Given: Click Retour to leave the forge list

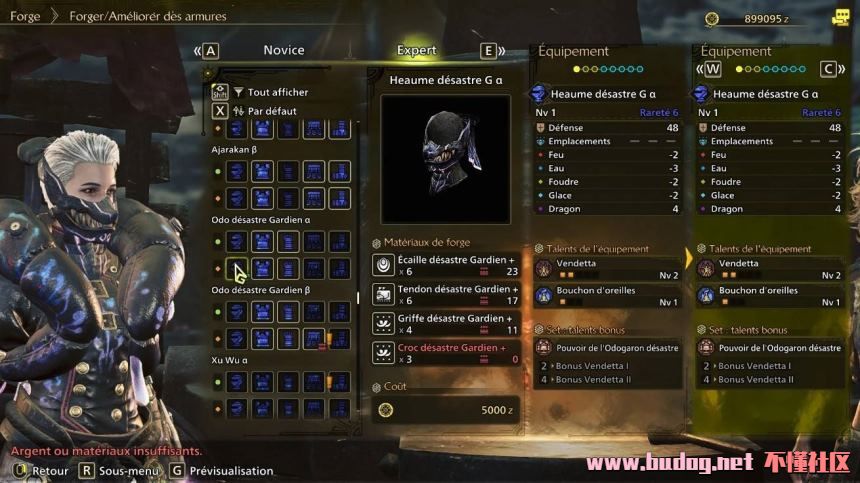Looking at the screenshot, I should point(50,470).
